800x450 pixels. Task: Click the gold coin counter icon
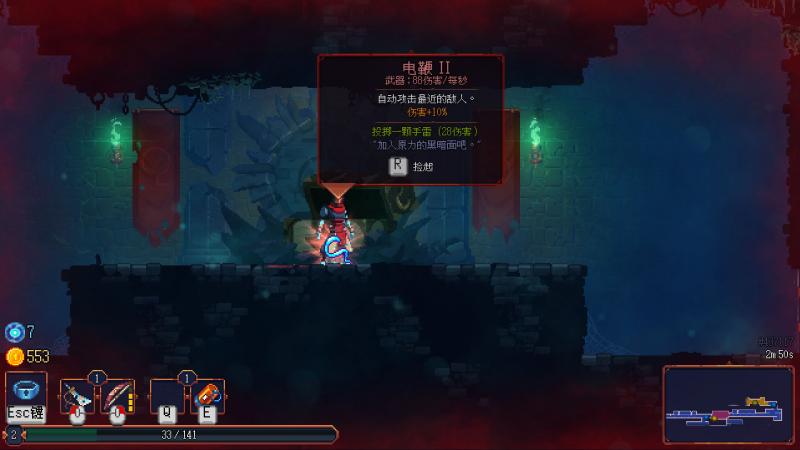pyautogui.click(x=14, y=356)
